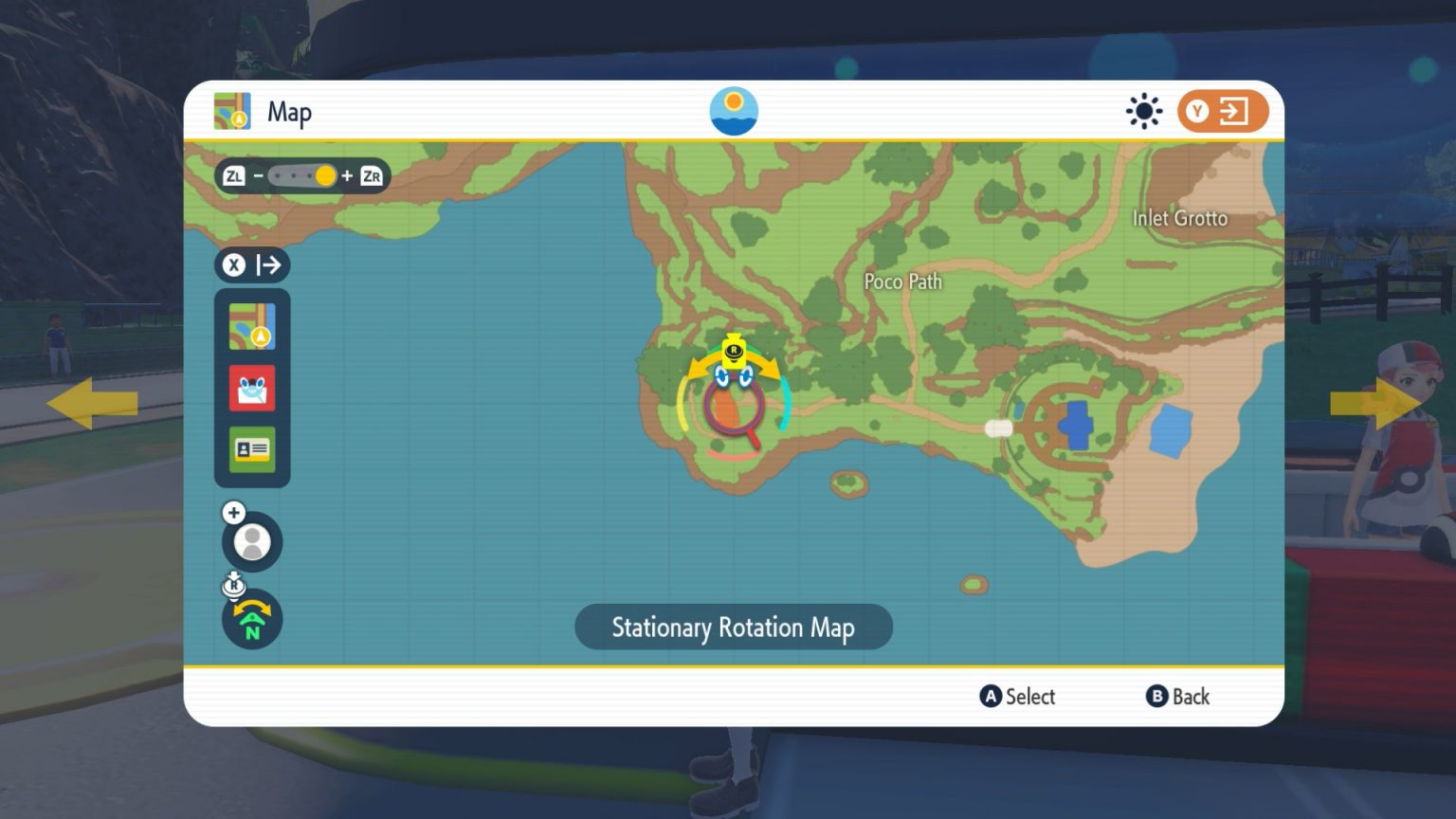This screenshot has height=819, width=1456.
Task: Open the Trainer license card panel
Action: click(x=251, y=449)
